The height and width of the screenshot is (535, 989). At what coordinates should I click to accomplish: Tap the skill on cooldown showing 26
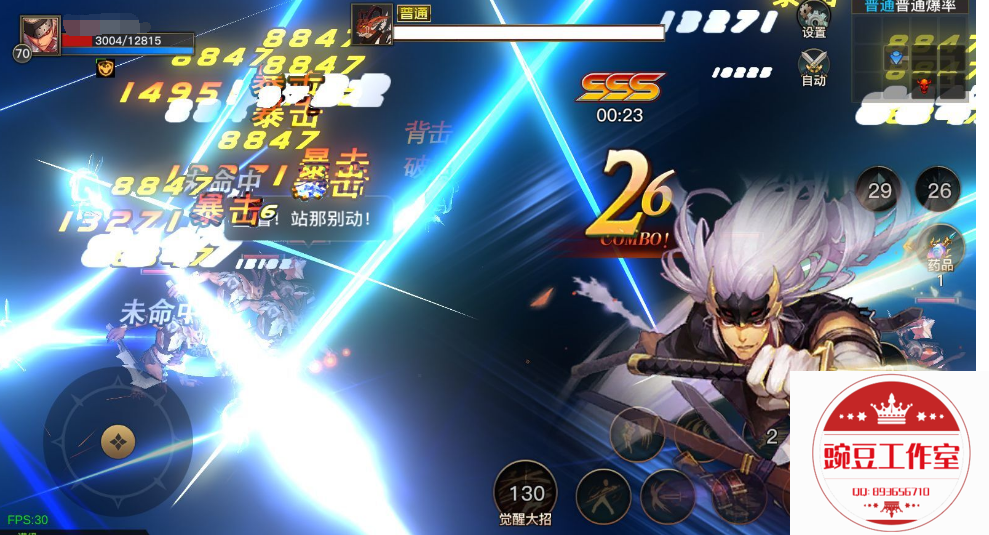pos(938,190)
